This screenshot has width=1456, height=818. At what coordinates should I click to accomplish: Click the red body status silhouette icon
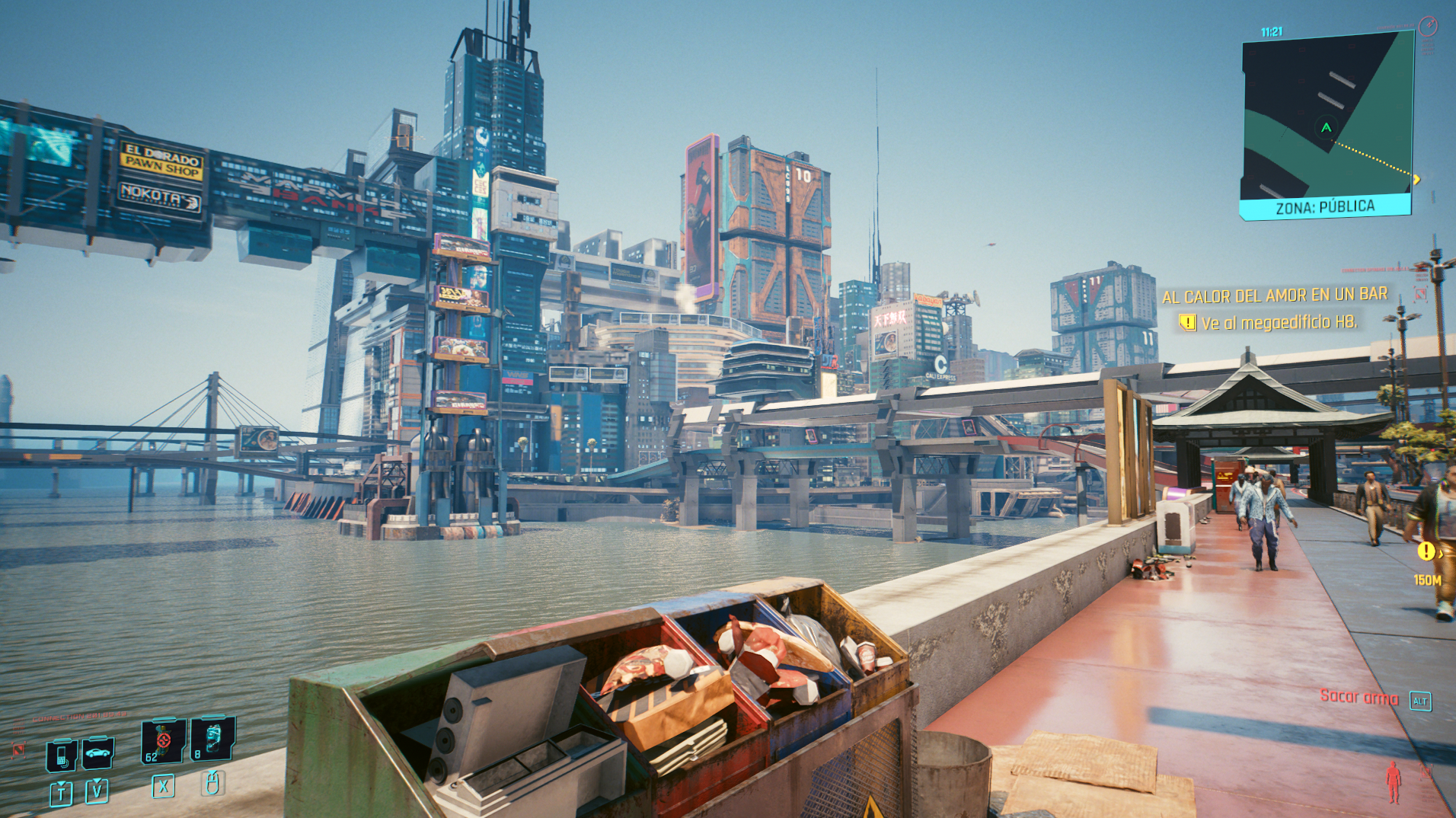click(x=1393, y=782)
